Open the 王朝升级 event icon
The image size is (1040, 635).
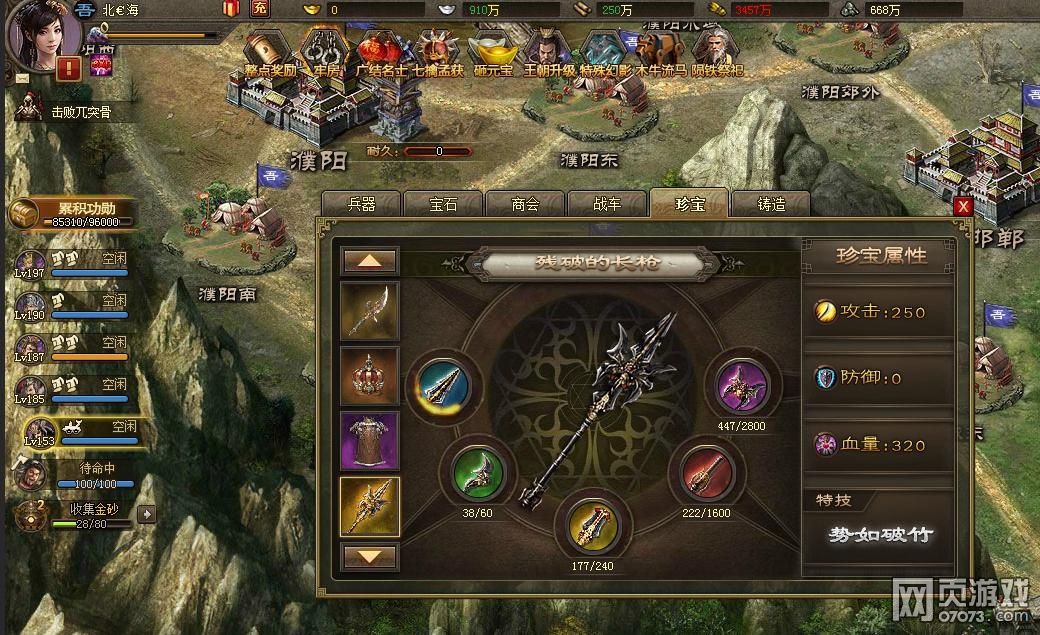(548, 50)
